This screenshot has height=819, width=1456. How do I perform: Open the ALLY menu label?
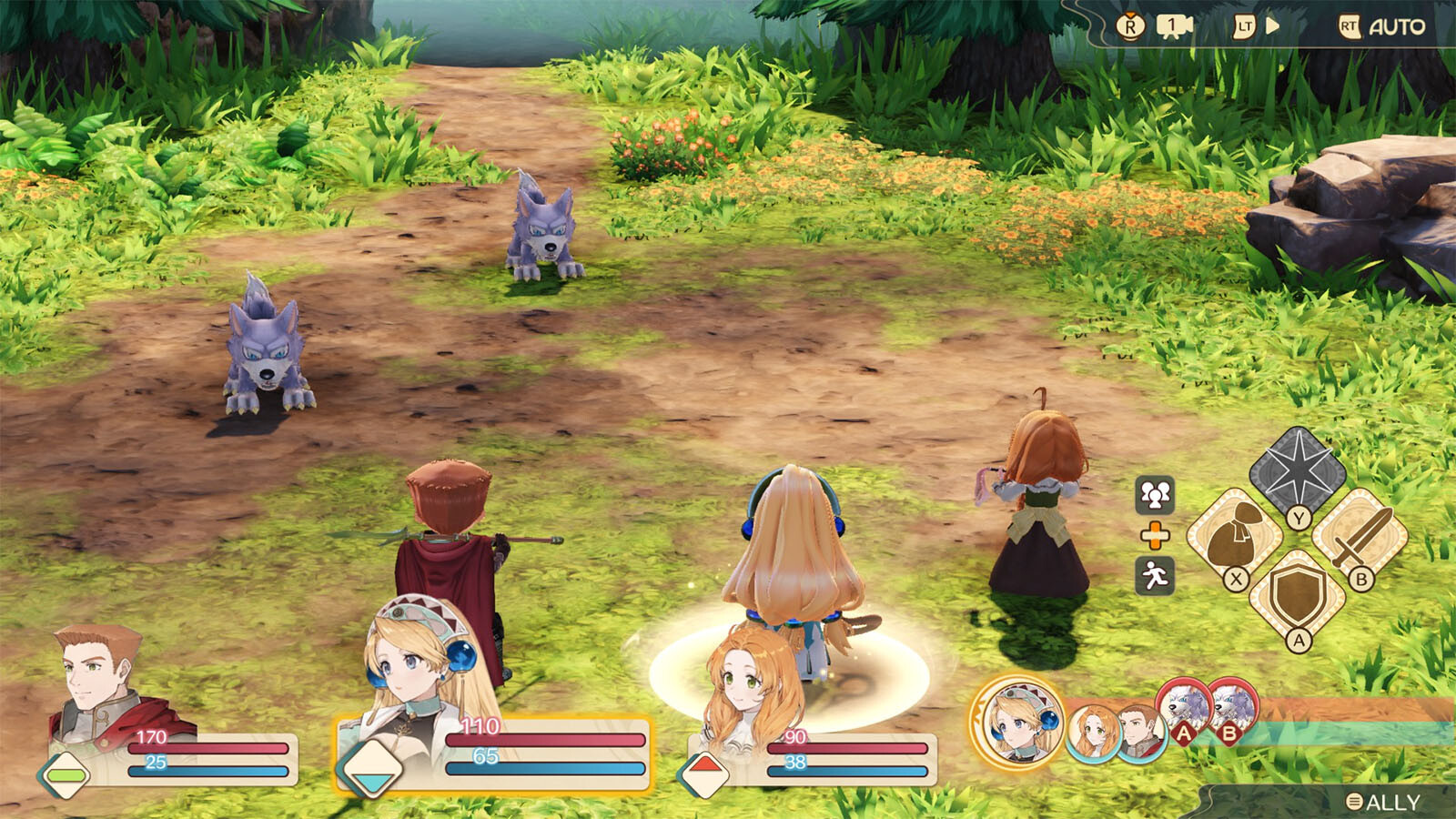click(x=1383, y=802)
